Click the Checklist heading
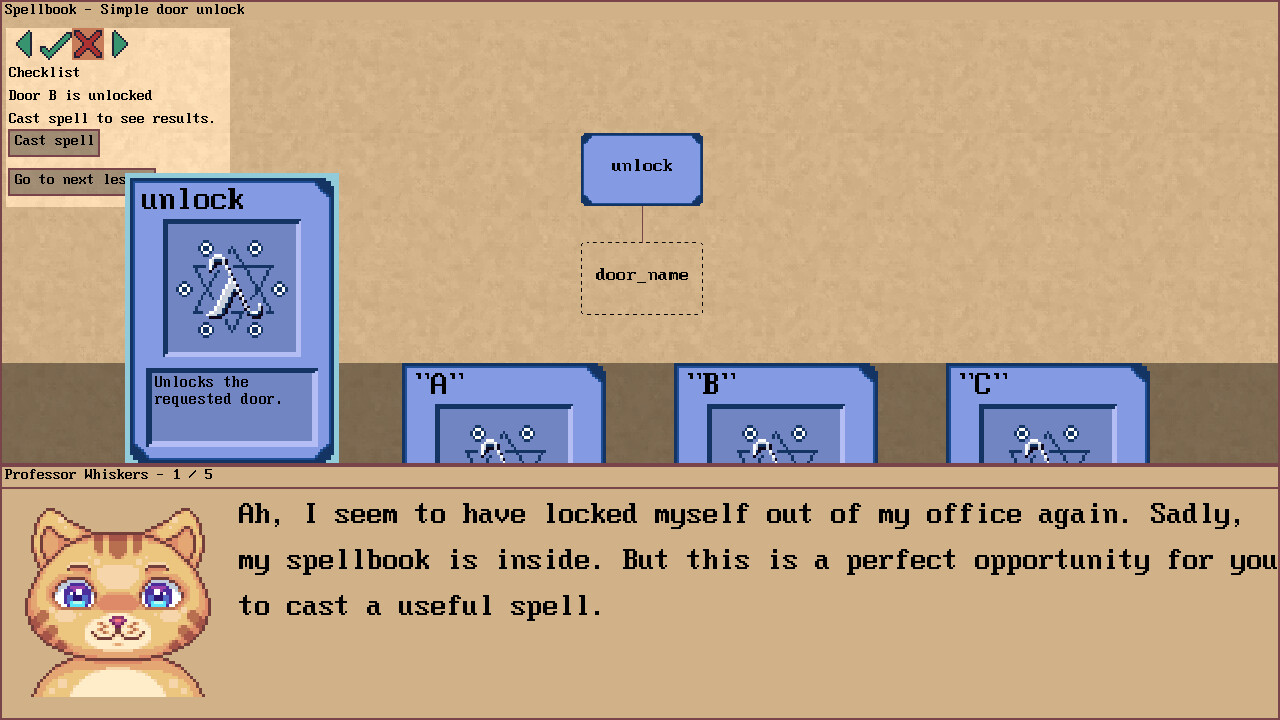 pos(43,72)
